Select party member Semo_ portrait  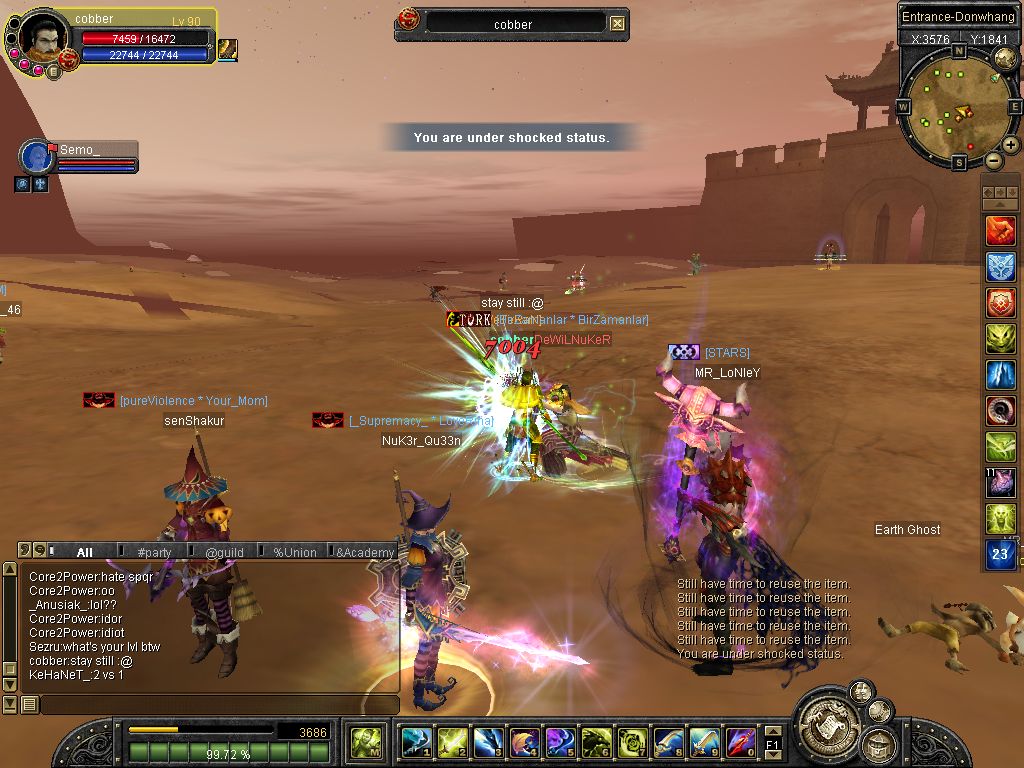pos(37,157)
